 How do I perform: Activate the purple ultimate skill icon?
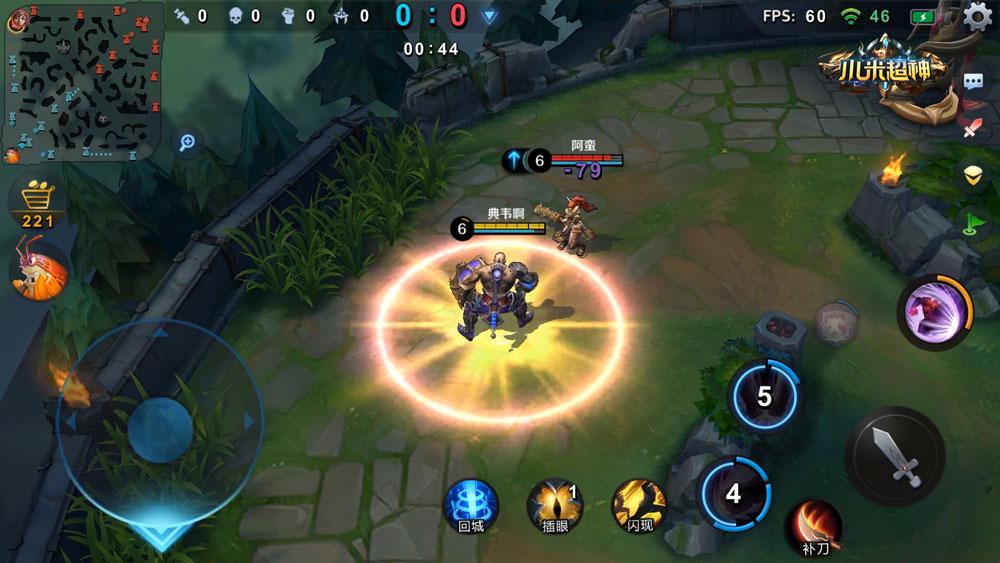click(x=934, y=311)
